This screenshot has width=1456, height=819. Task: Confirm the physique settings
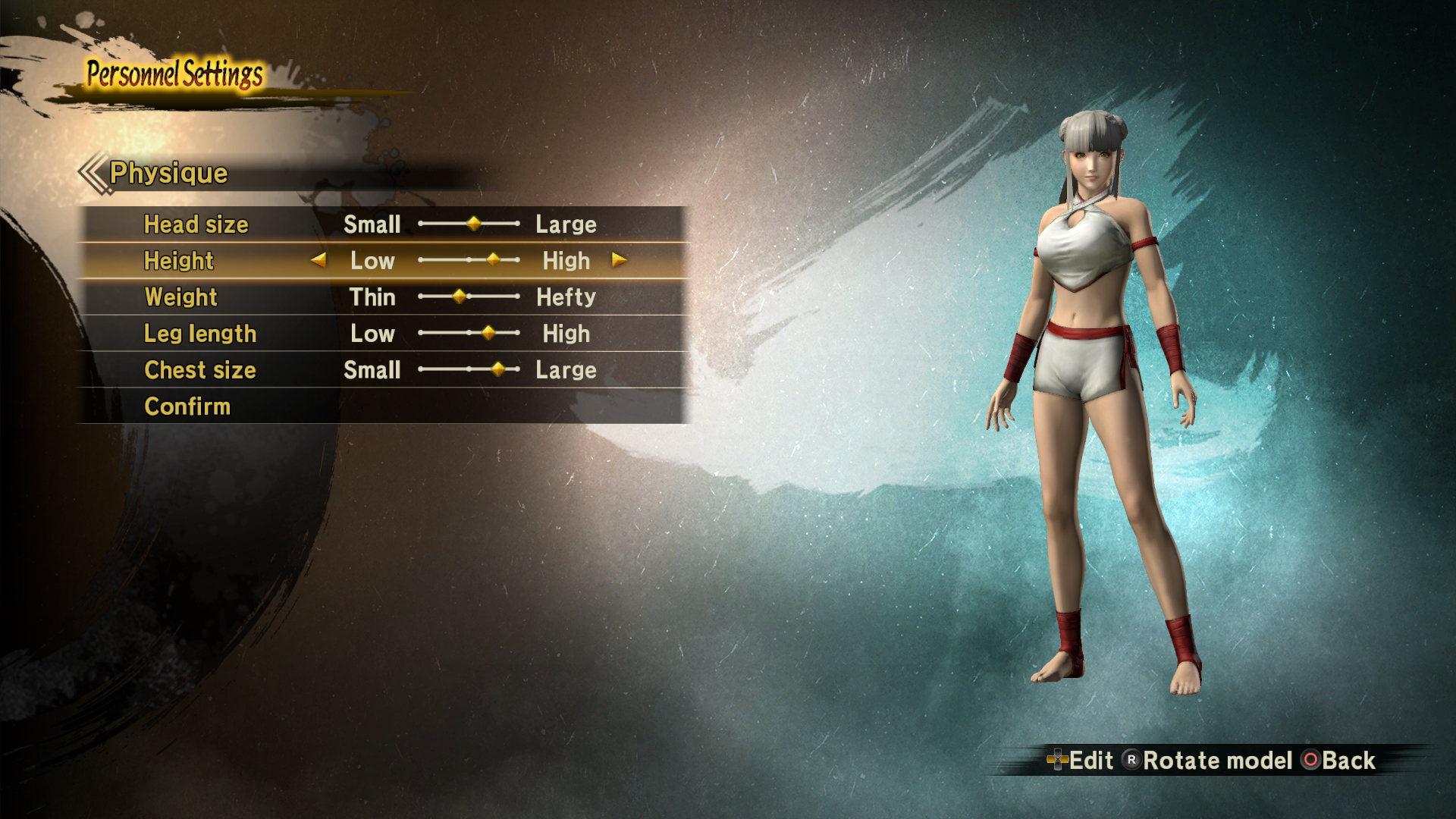(x=187, y=406)
